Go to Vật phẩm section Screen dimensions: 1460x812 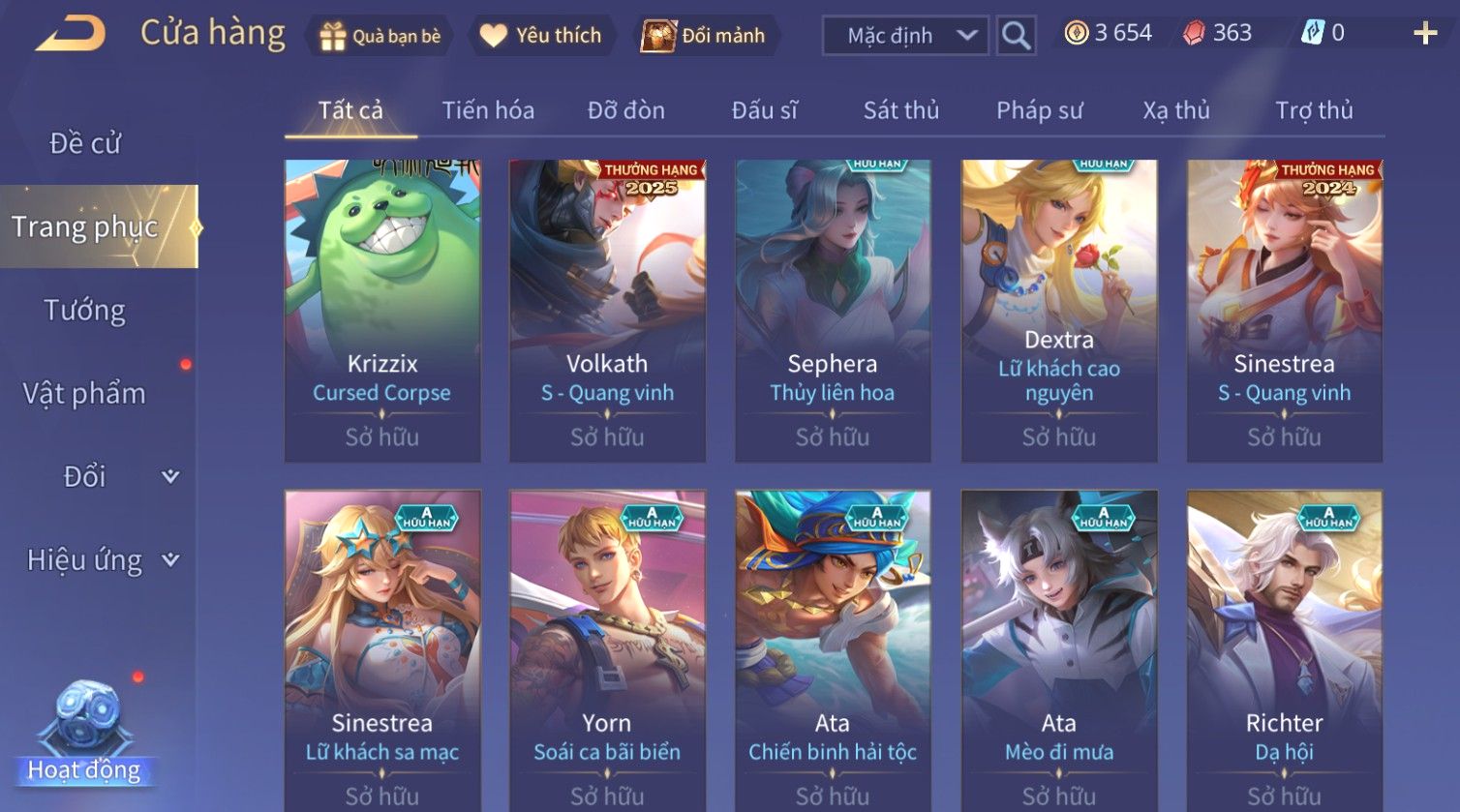pyautogui.click(x=85, y=394)
